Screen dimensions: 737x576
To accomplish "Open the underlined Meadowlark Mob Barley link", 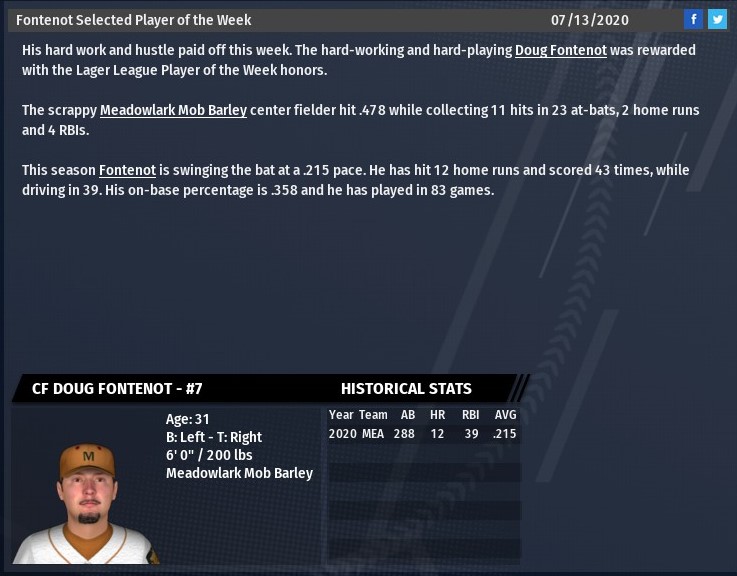I will [x=173, y=110].
